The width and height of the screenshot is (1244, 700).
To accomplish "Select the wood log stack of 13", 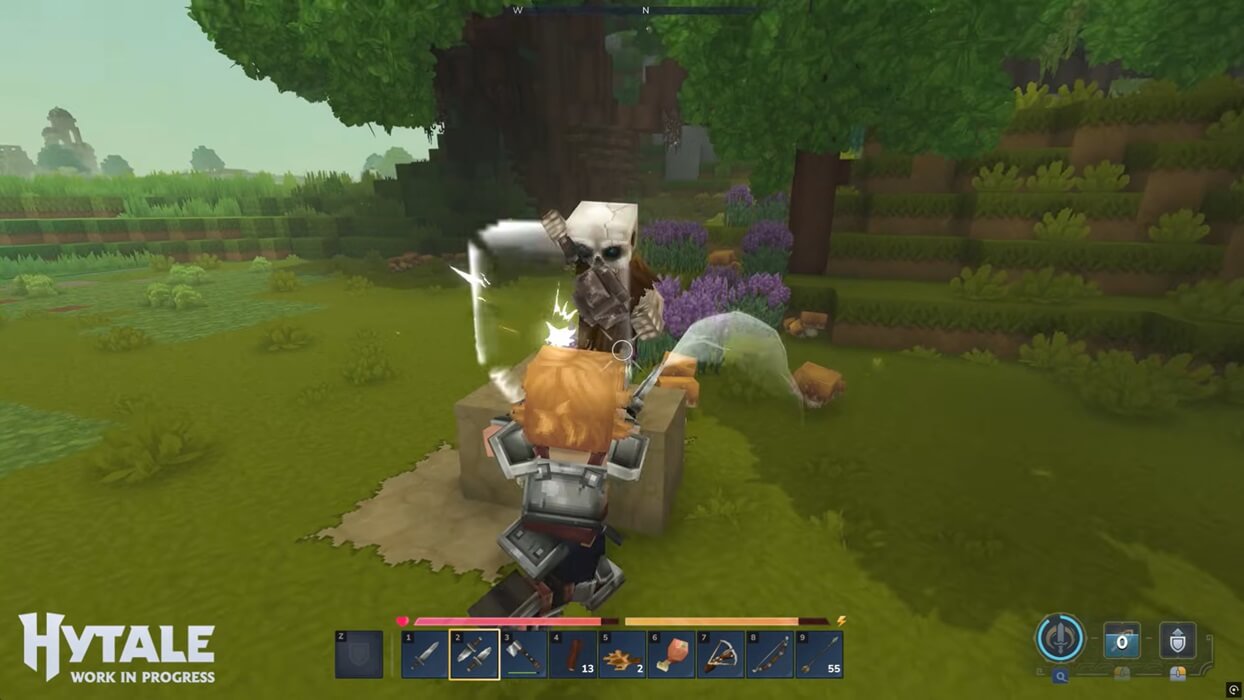I will pos(573,655).
